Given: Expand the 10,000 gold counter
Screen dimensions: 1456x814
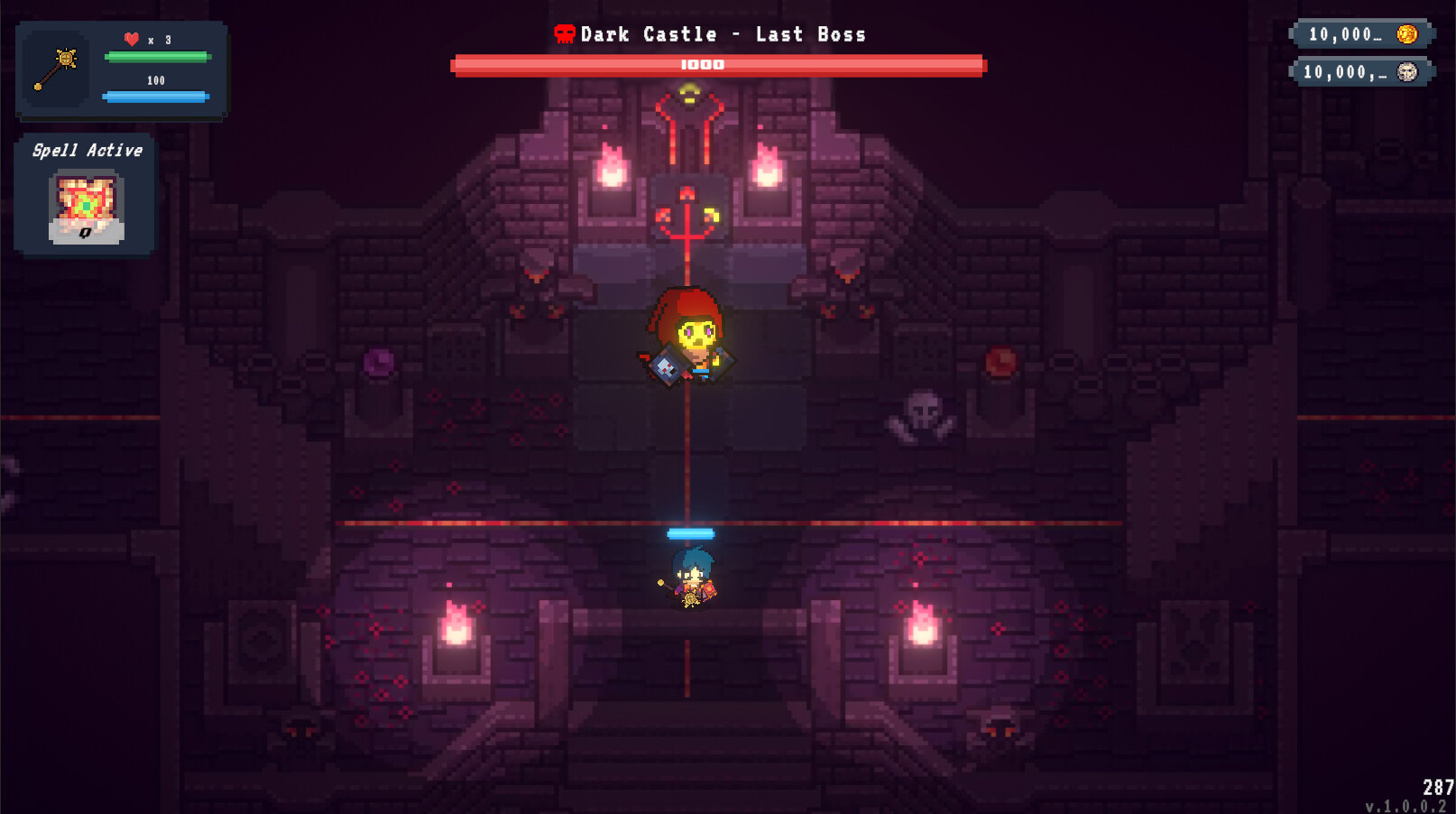Looking at the screenshot, I should coord(1358,33).
